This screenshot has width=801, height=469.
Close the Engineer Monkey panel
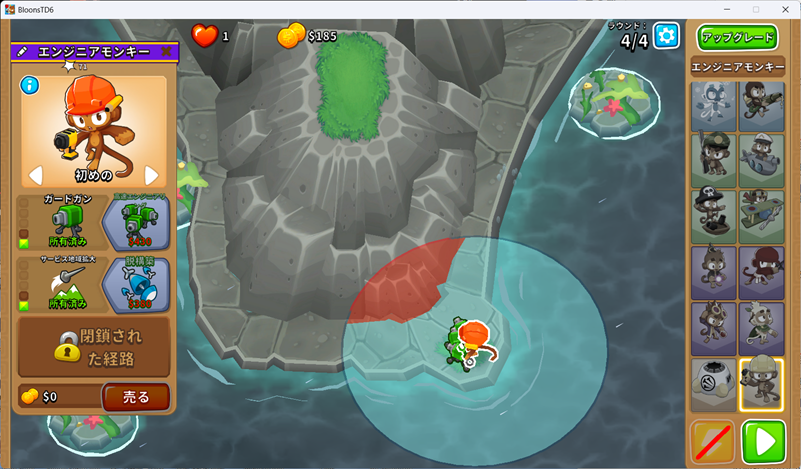pos(166,51)
